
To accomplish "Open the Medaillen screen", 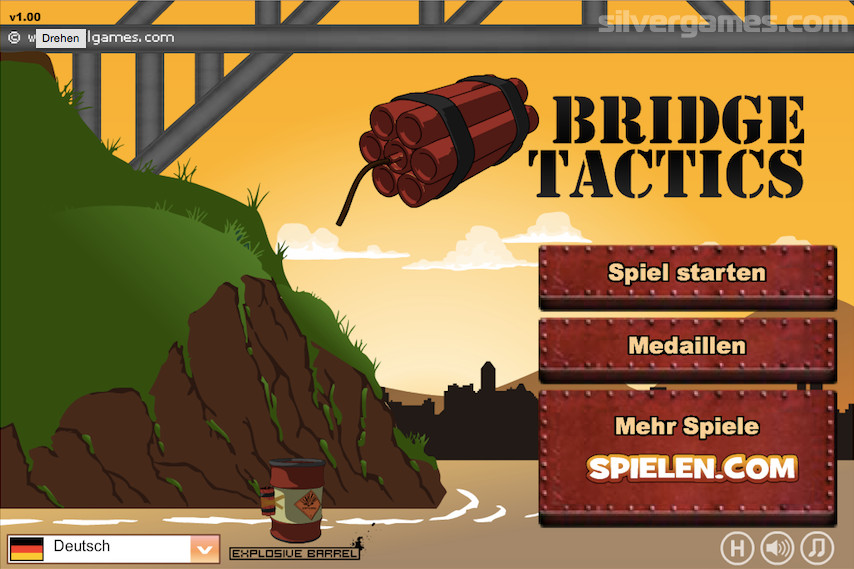I will pos(687,346).
